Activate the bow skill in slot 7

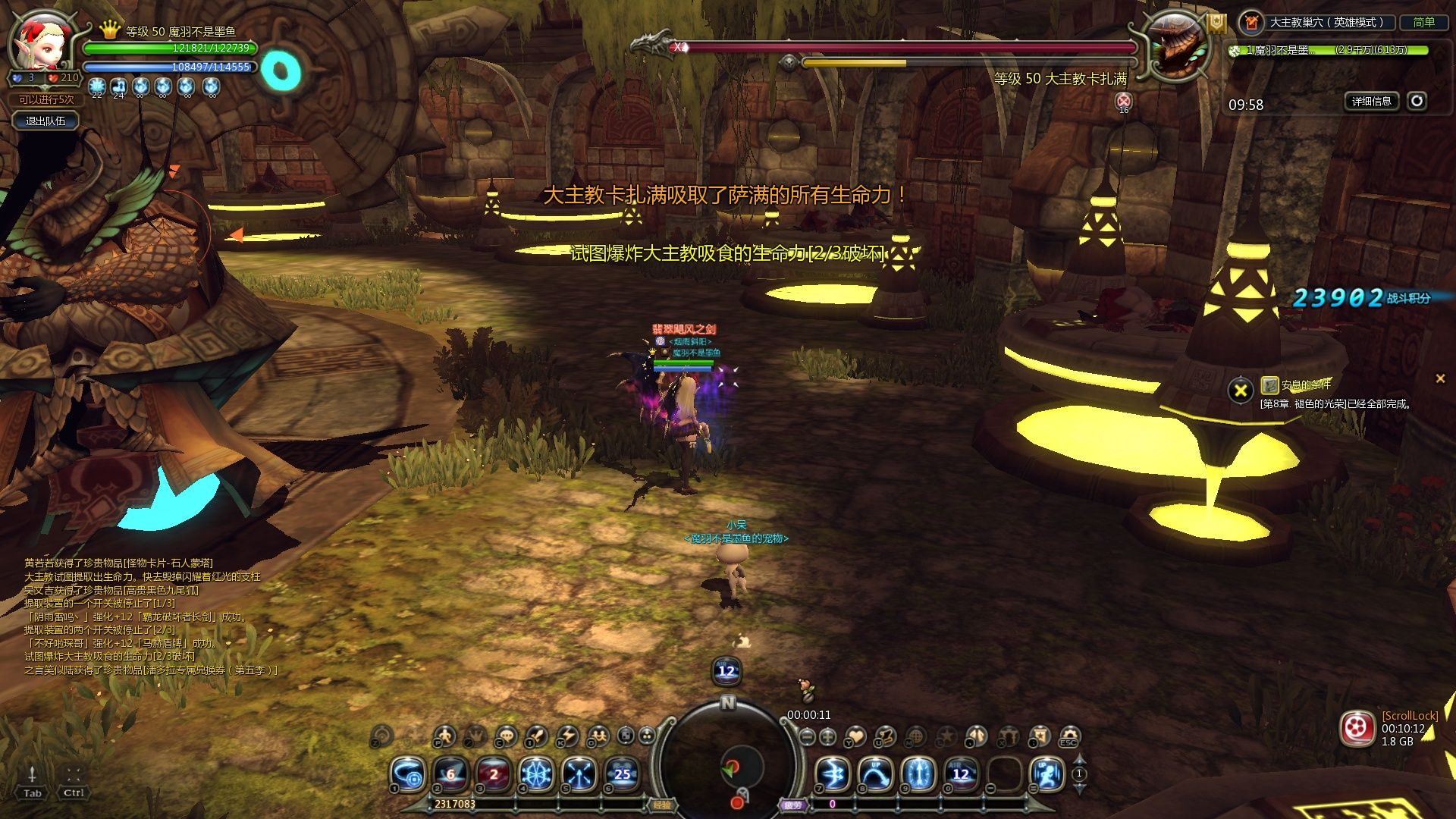832,774
